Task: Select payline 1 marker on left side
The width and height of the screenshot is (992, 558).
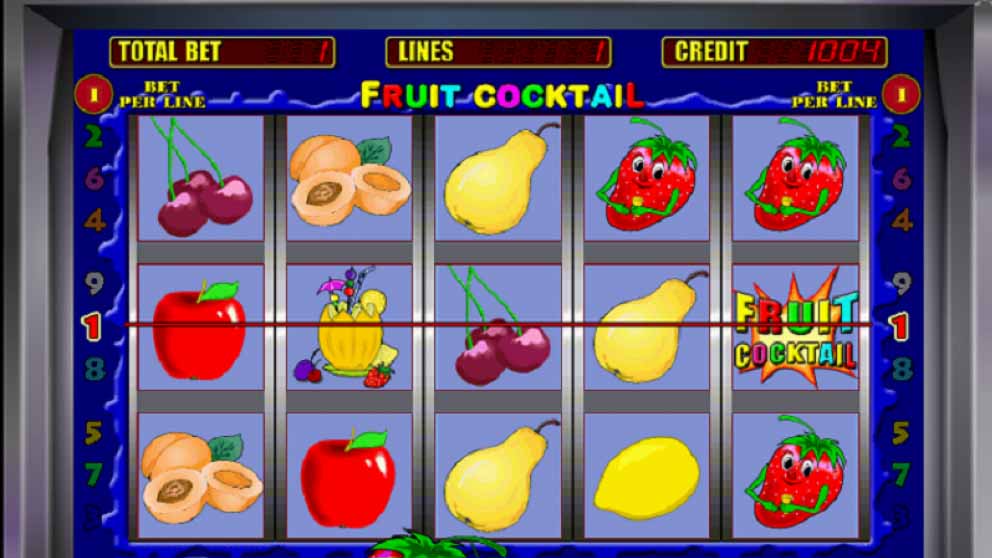Action: 93,326
